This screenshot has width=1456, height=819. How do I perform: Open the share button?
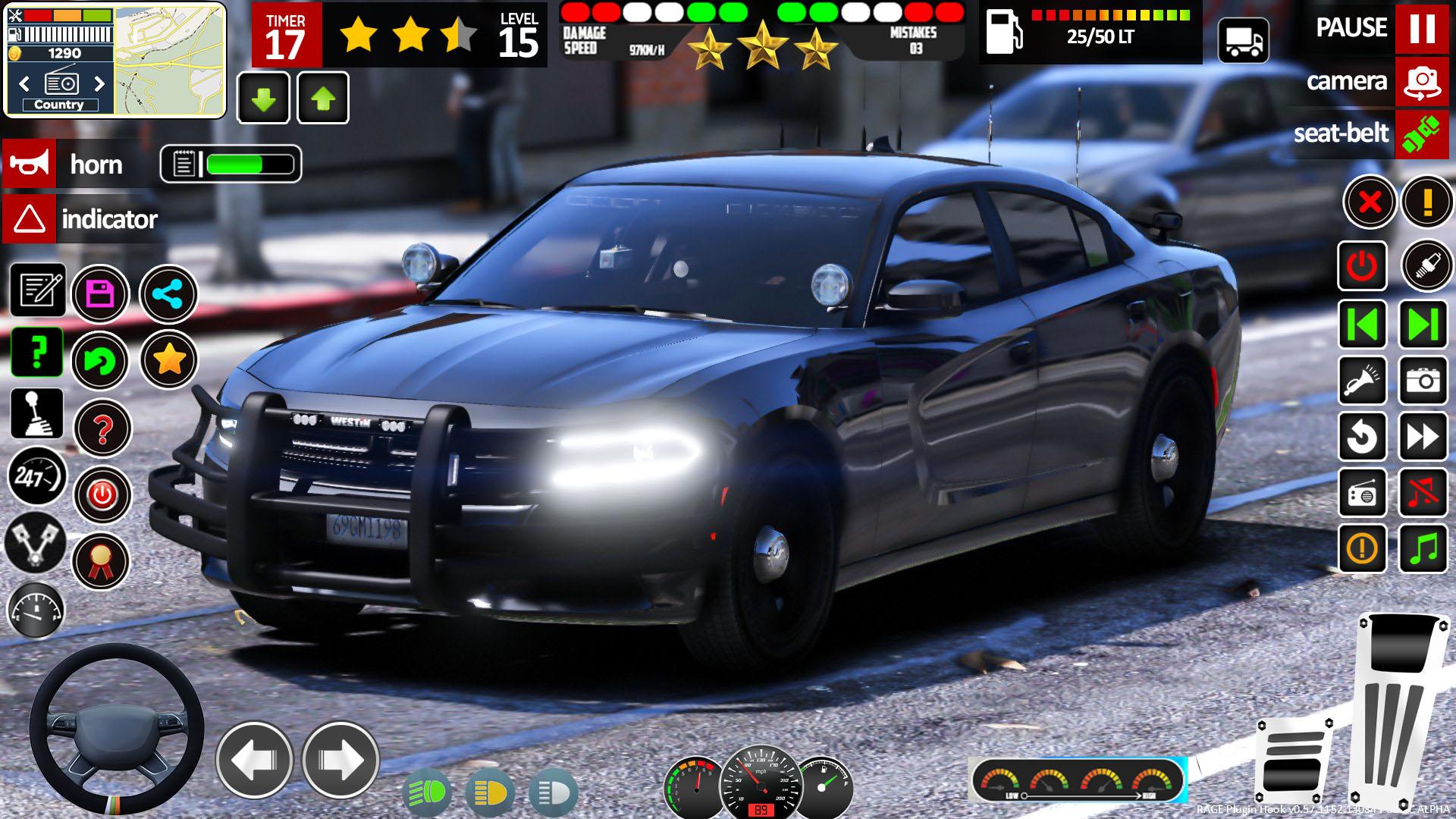[168, 294]
